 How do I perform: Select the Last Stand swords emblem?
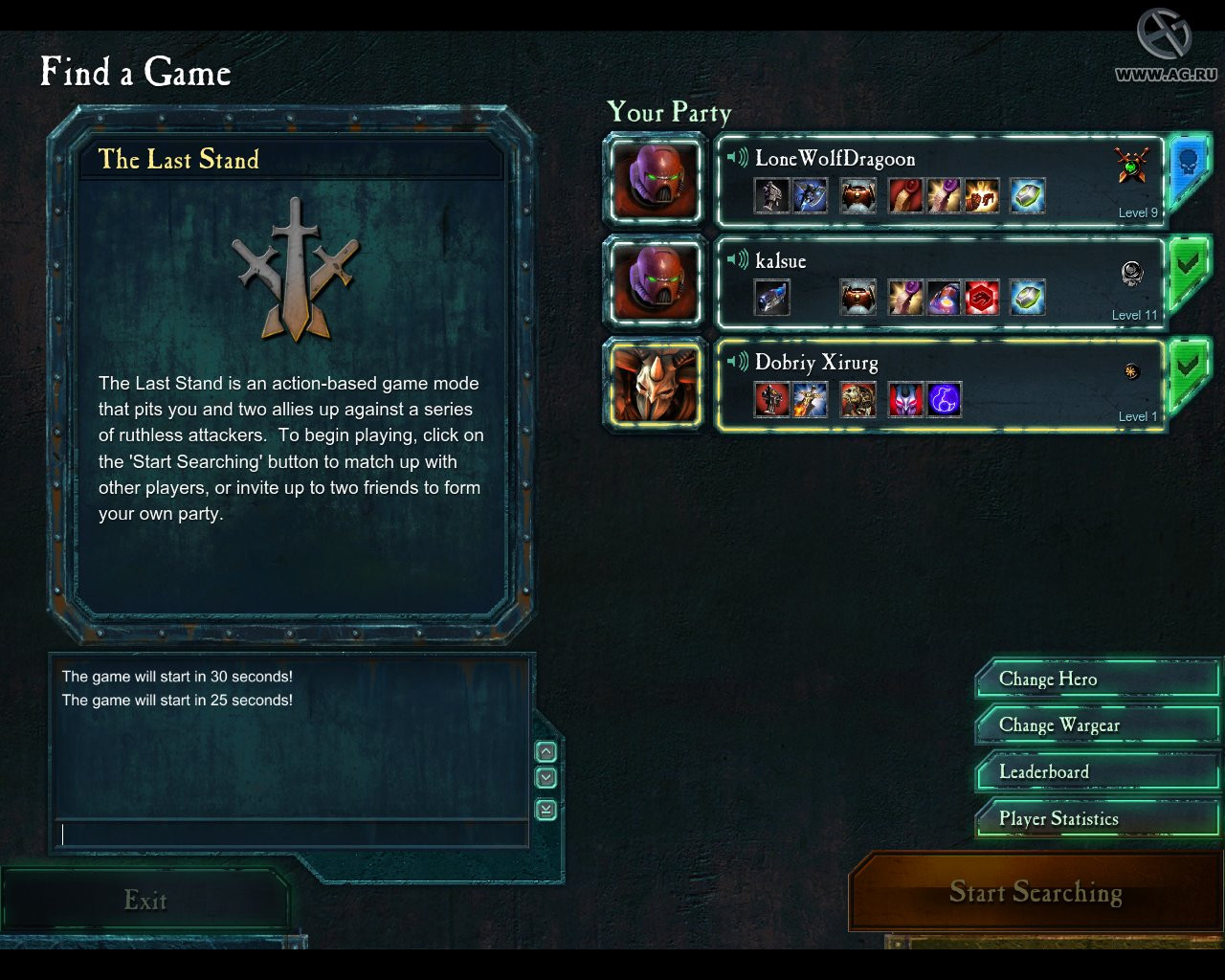pyautogui.click(x=296, y=270)
